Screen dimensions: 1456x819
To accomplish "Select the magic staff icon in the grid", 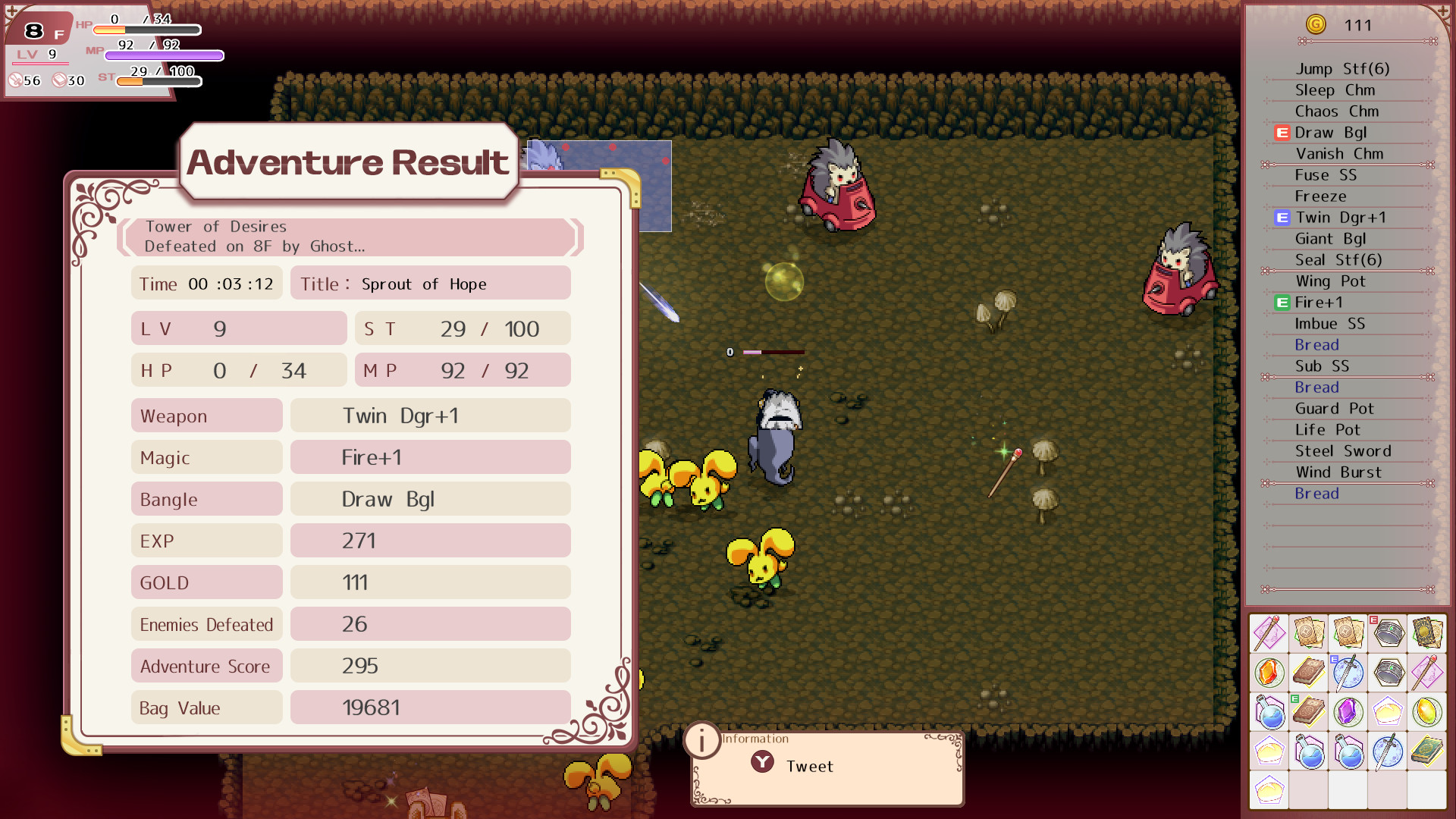I will 1269,633.
